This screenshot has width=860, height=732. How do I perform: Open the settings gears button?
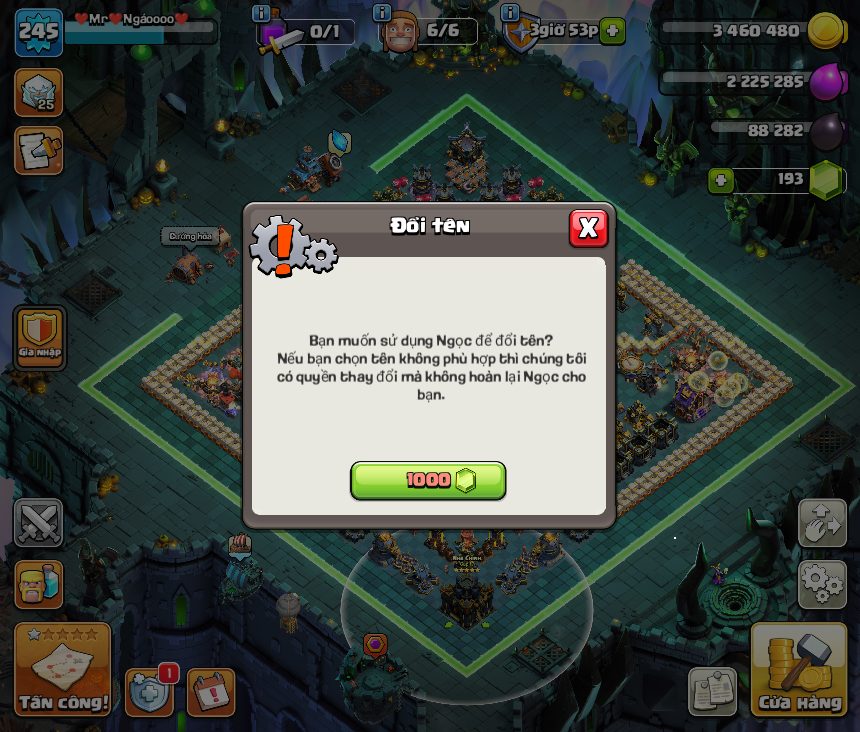(822, 585)
